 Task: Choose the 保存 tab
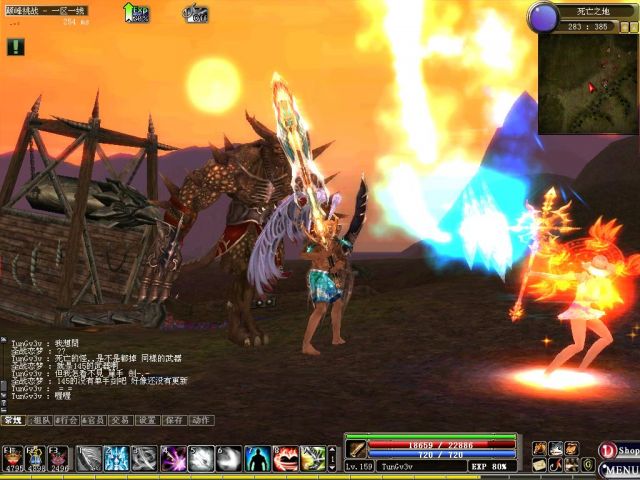coord(175,421)
